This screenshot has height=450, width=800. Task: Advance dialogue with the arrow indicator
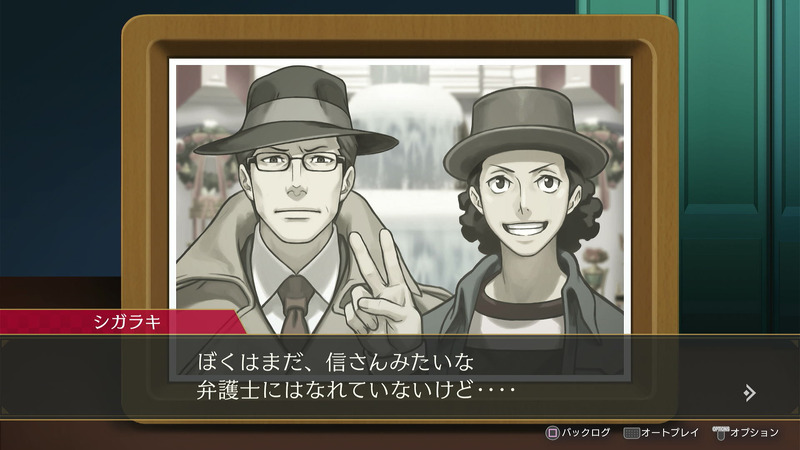coord(750,393)
